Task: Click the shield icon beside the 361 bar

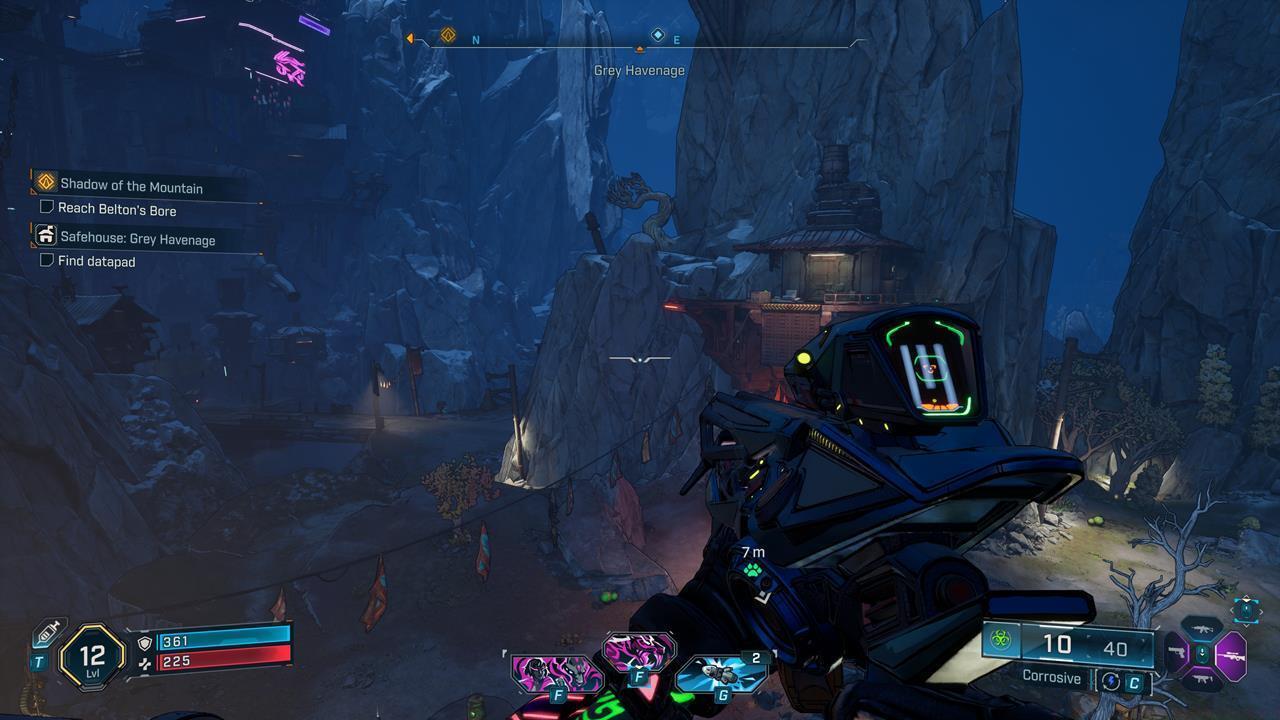Action: [145, 643]
